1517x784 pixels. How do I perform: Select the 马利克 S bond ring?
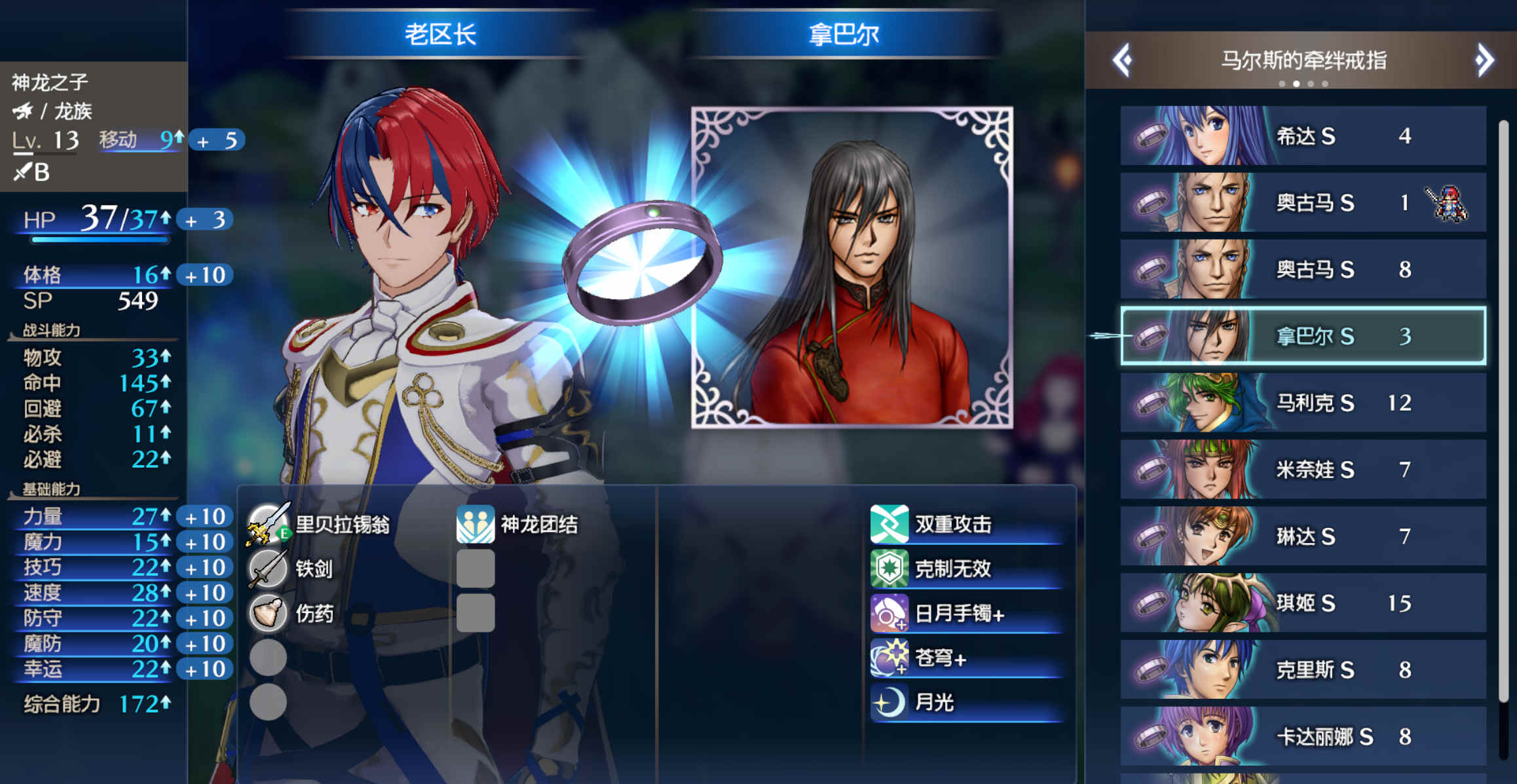pyautogui.click(x=1303, y=403)
